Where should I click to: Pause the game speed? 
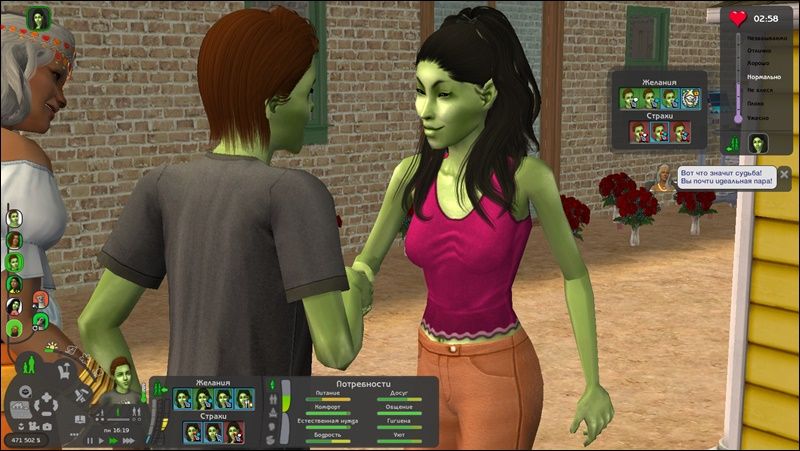click(x=92, y=440)
